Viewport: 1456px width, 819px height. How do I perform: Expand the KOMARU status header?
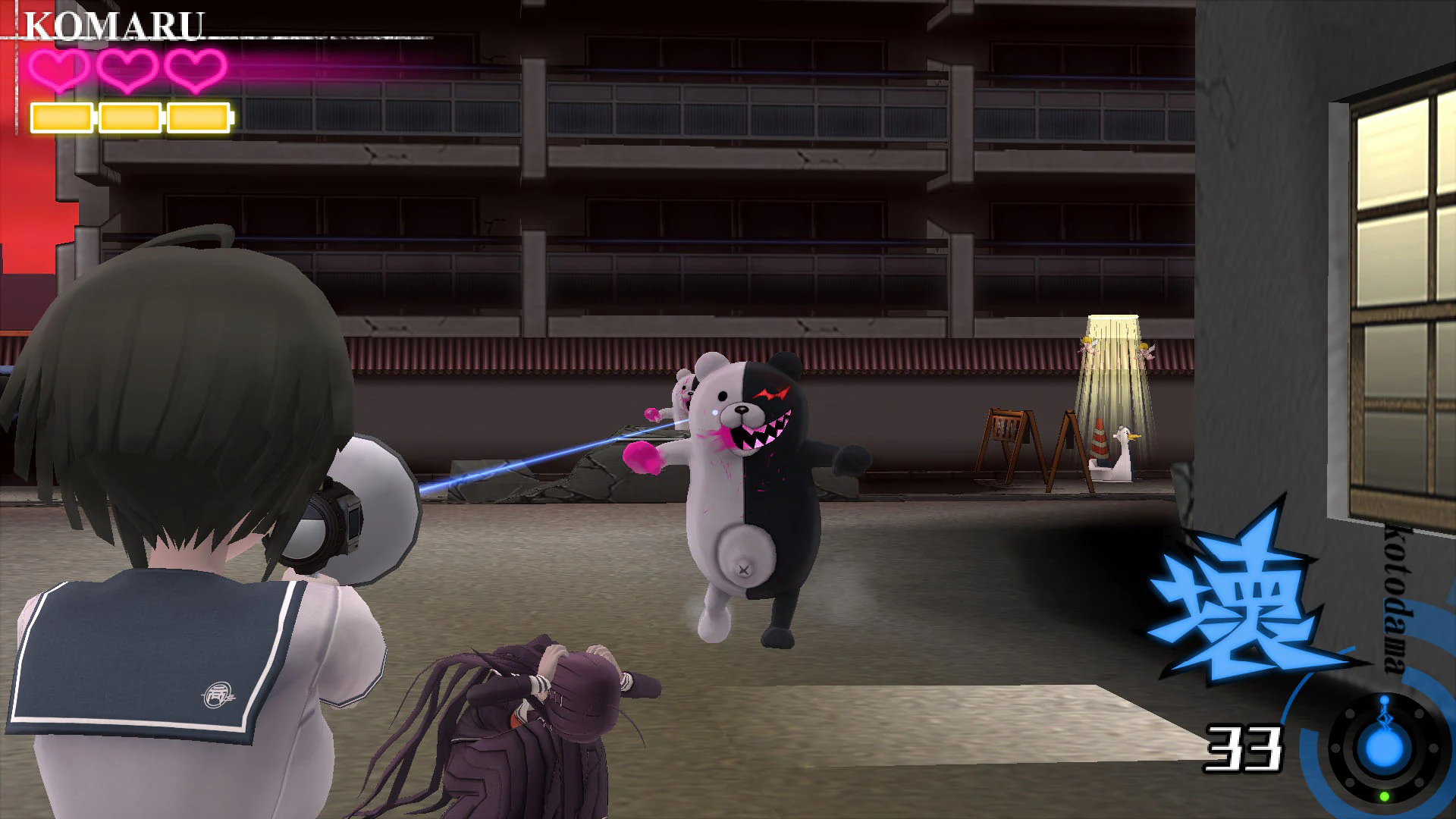(114, 23)
